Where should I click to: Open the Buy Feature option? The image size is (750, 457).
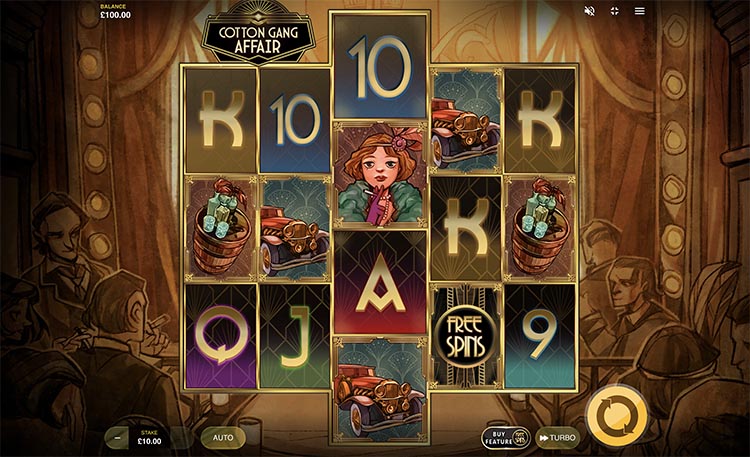[x=505, y=437]
